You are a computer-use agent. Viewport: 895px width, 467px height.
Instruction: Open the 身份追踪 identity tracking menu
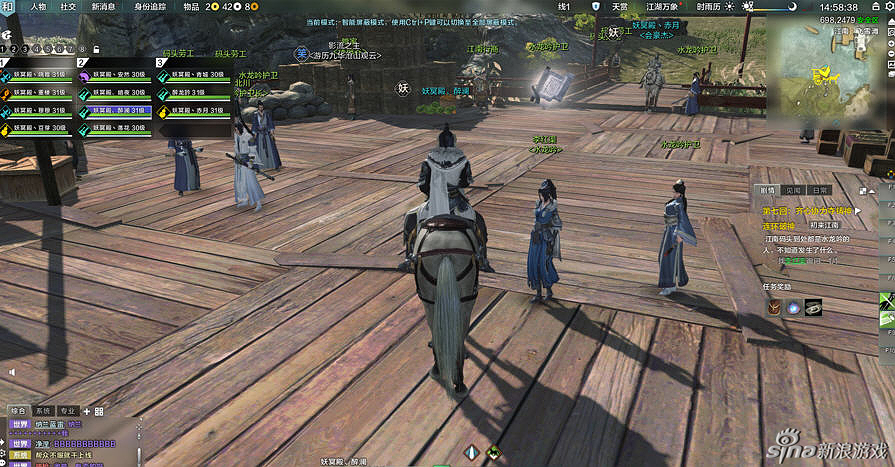tap(150, 6)
